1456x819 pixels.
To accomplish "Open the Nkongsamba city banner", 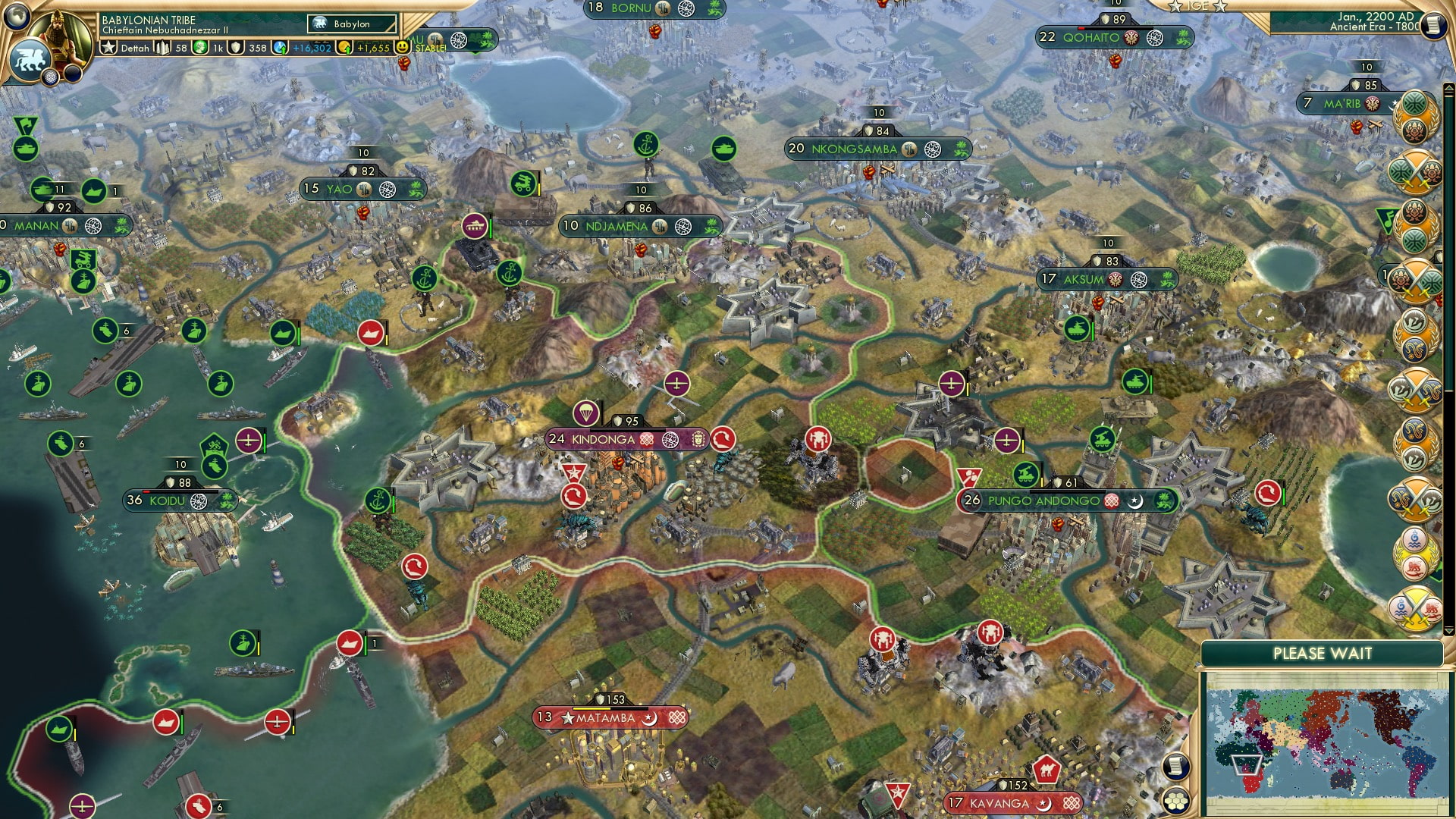I will point(854,149).
